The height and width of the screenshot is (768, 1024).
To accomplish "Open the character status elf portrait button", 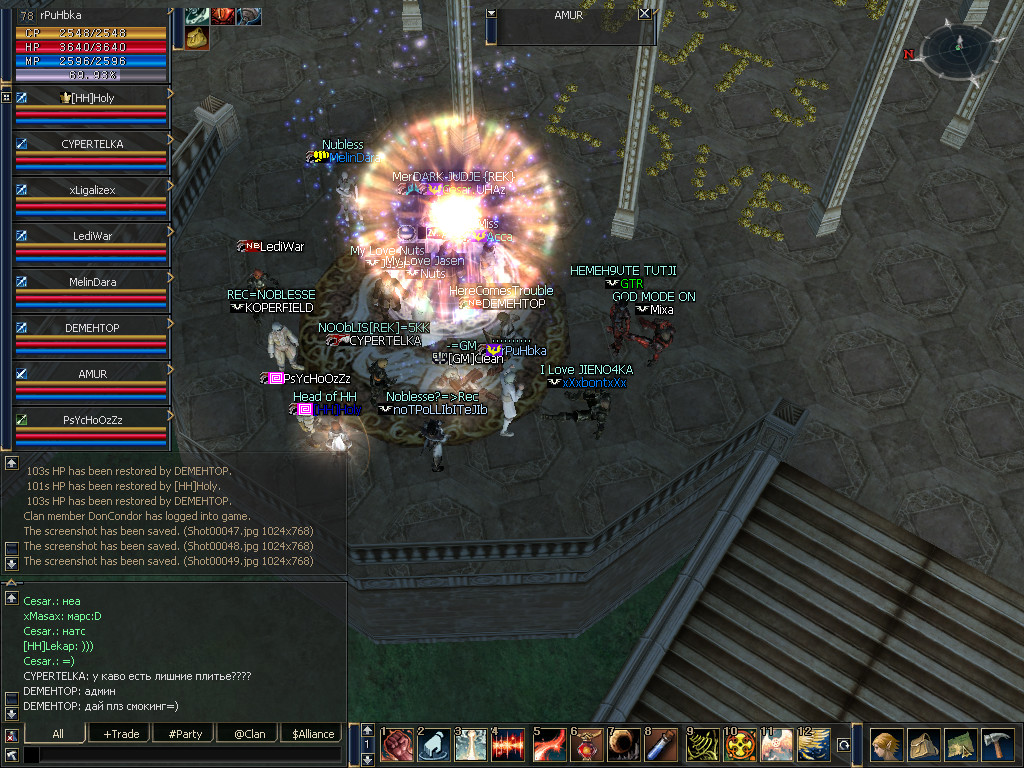I will coord(885,745).
